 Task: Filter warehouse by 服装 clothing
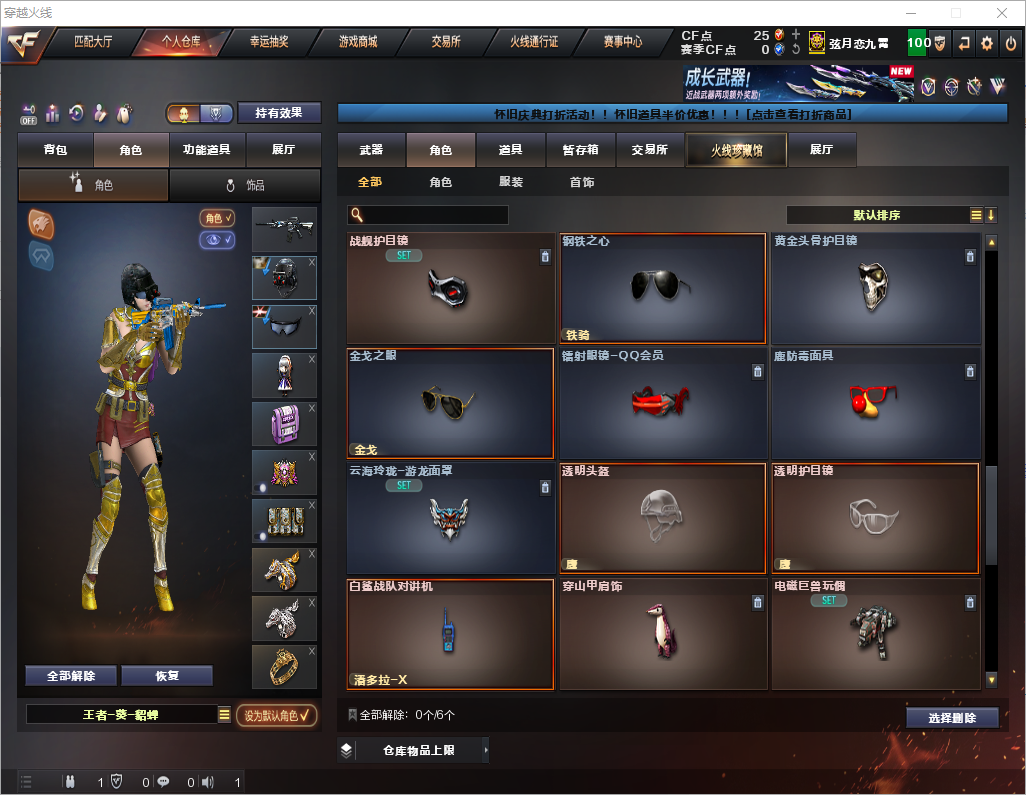[x=511, y=182]
